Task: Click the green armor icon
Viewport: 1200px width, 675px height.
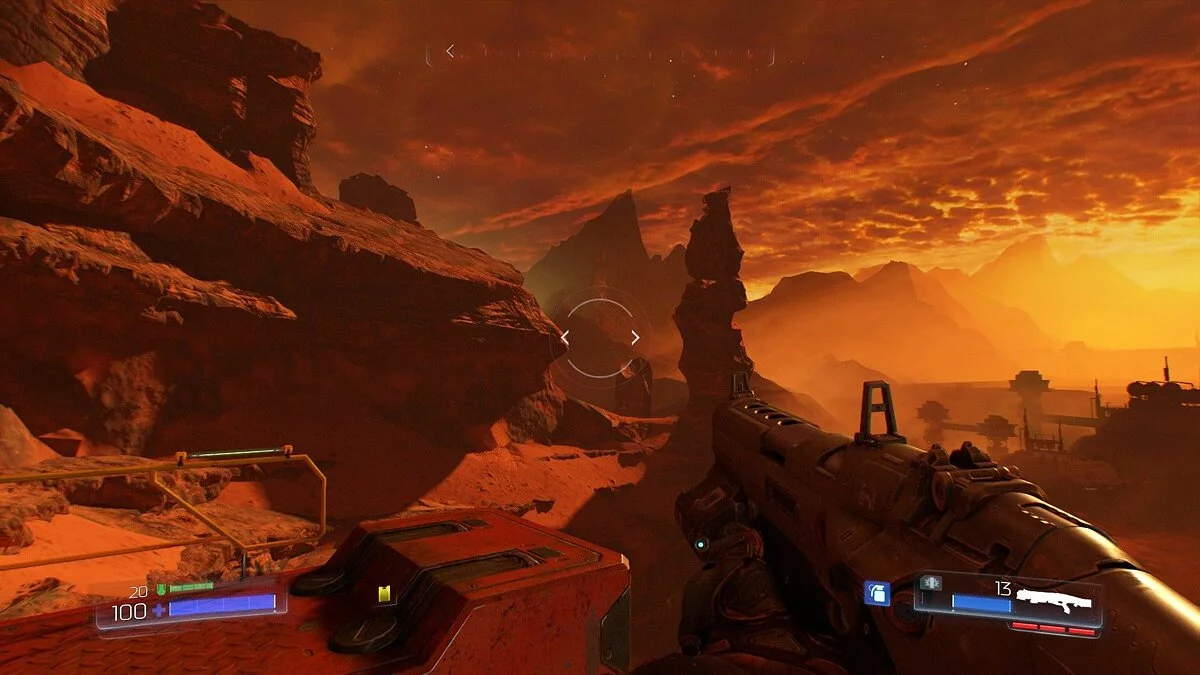Action: coord(160,588)
